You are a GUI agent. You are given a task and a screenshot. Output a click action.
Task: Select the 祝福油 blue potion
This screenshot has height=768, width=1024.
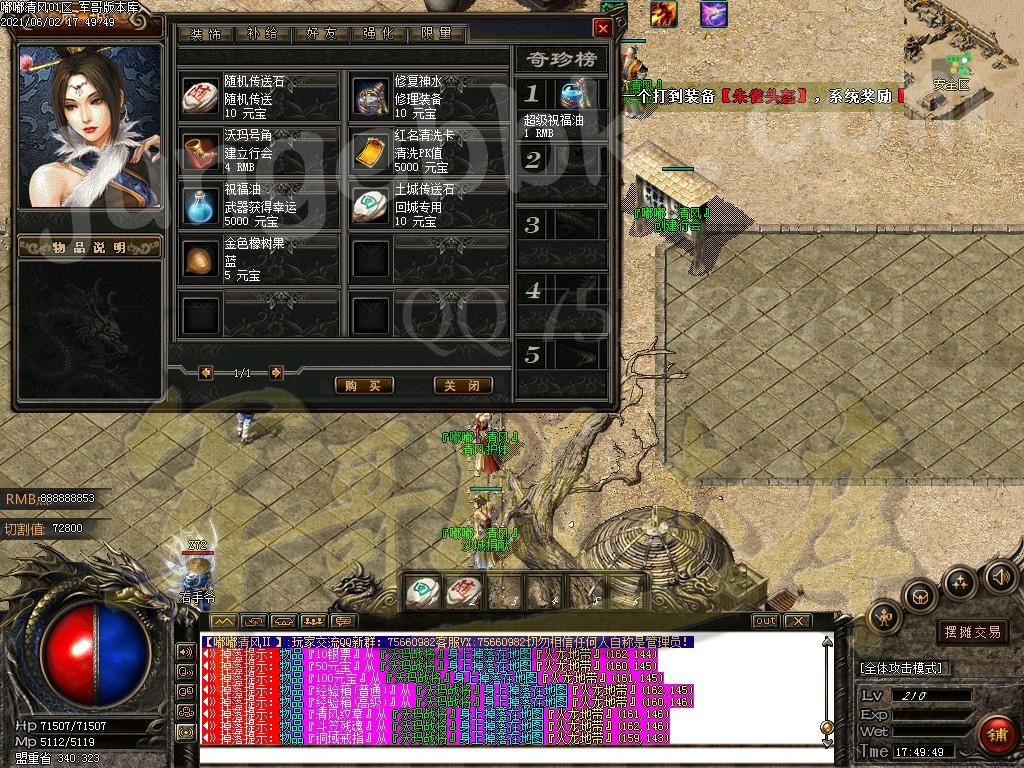(x=200, y=205)
